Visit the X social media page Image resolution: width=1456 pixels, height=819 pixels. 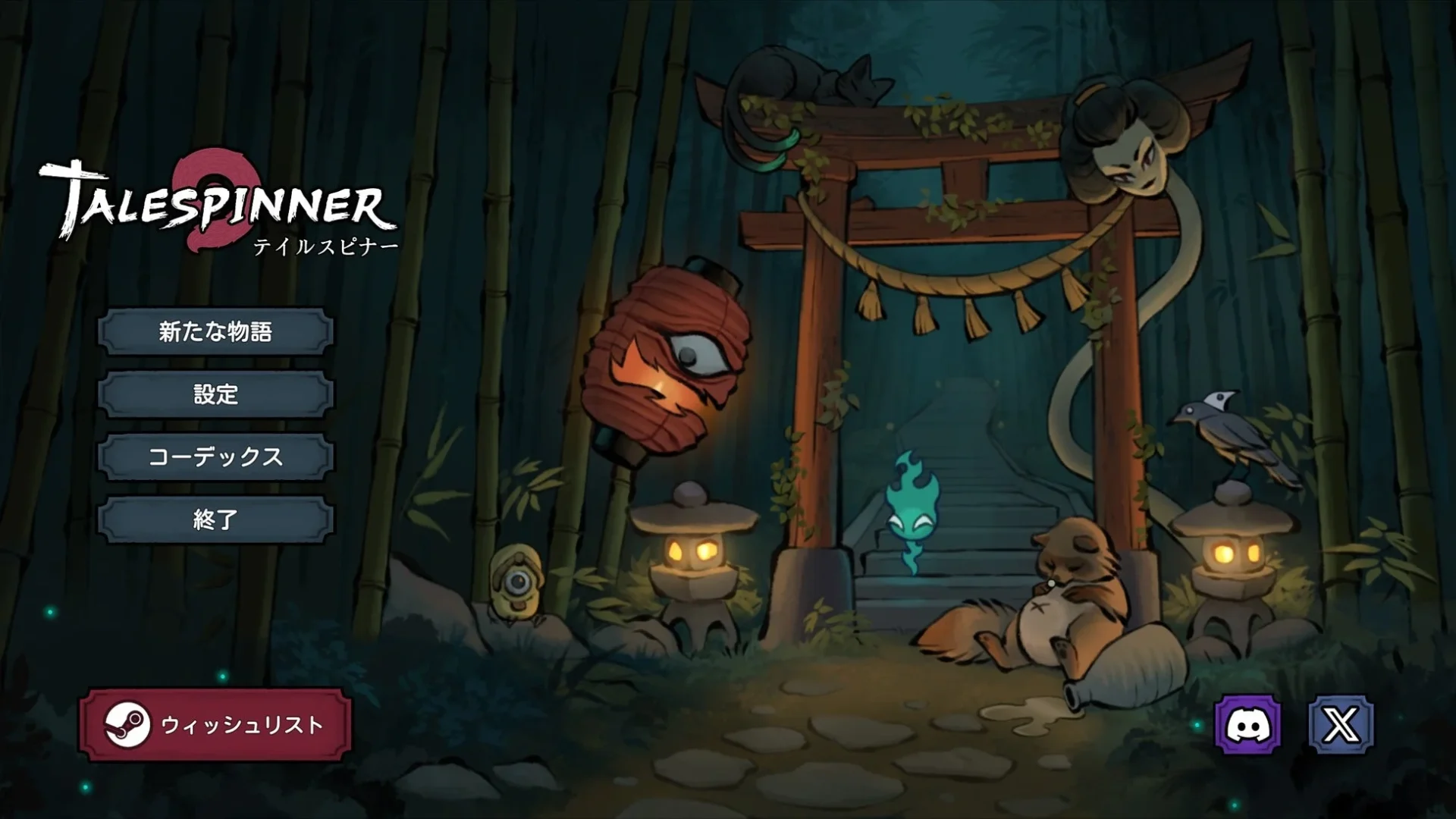(x=1341, y=725)
